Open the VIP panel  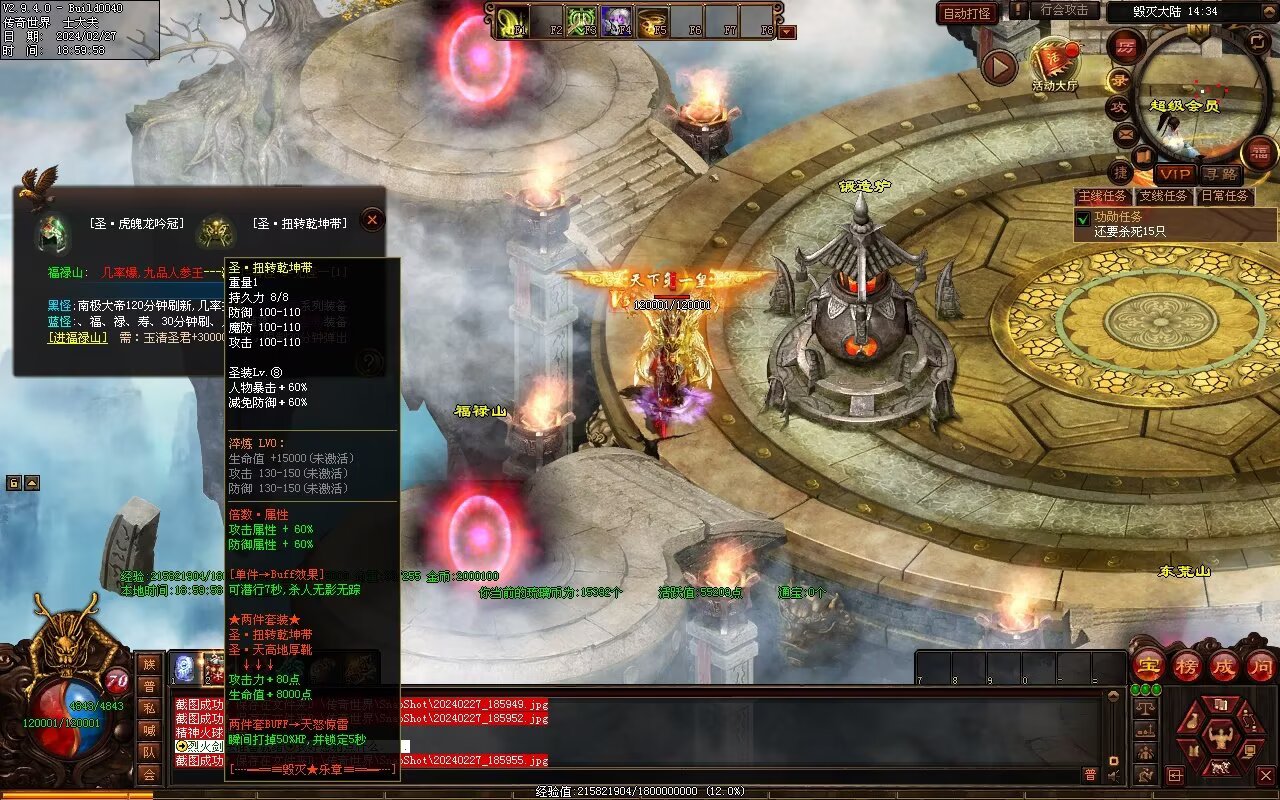point(1175,173)
